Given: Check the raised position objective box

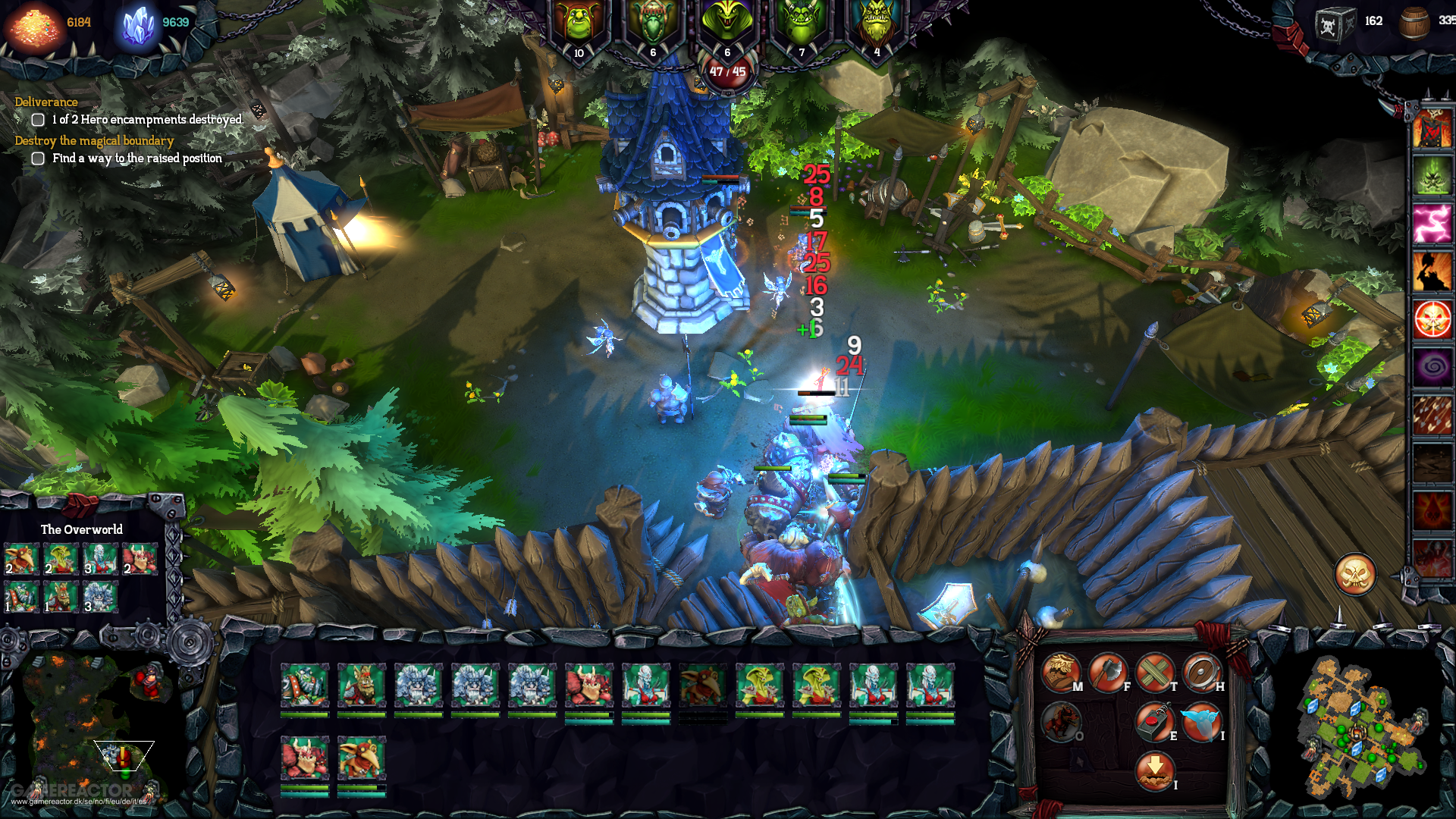Looking at the screenshot, I should 38,158.
